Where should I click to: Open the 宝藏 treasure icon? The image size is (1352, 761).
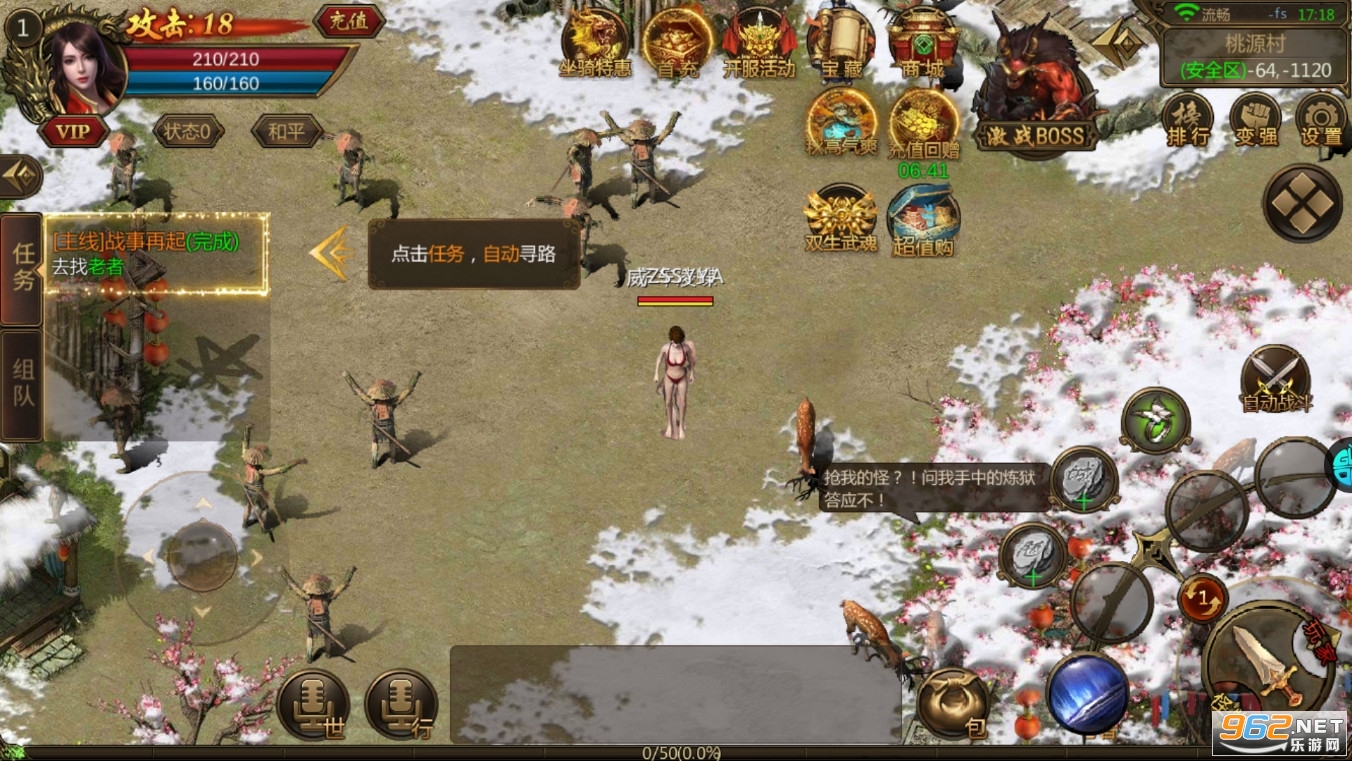(x=841, y=45)
